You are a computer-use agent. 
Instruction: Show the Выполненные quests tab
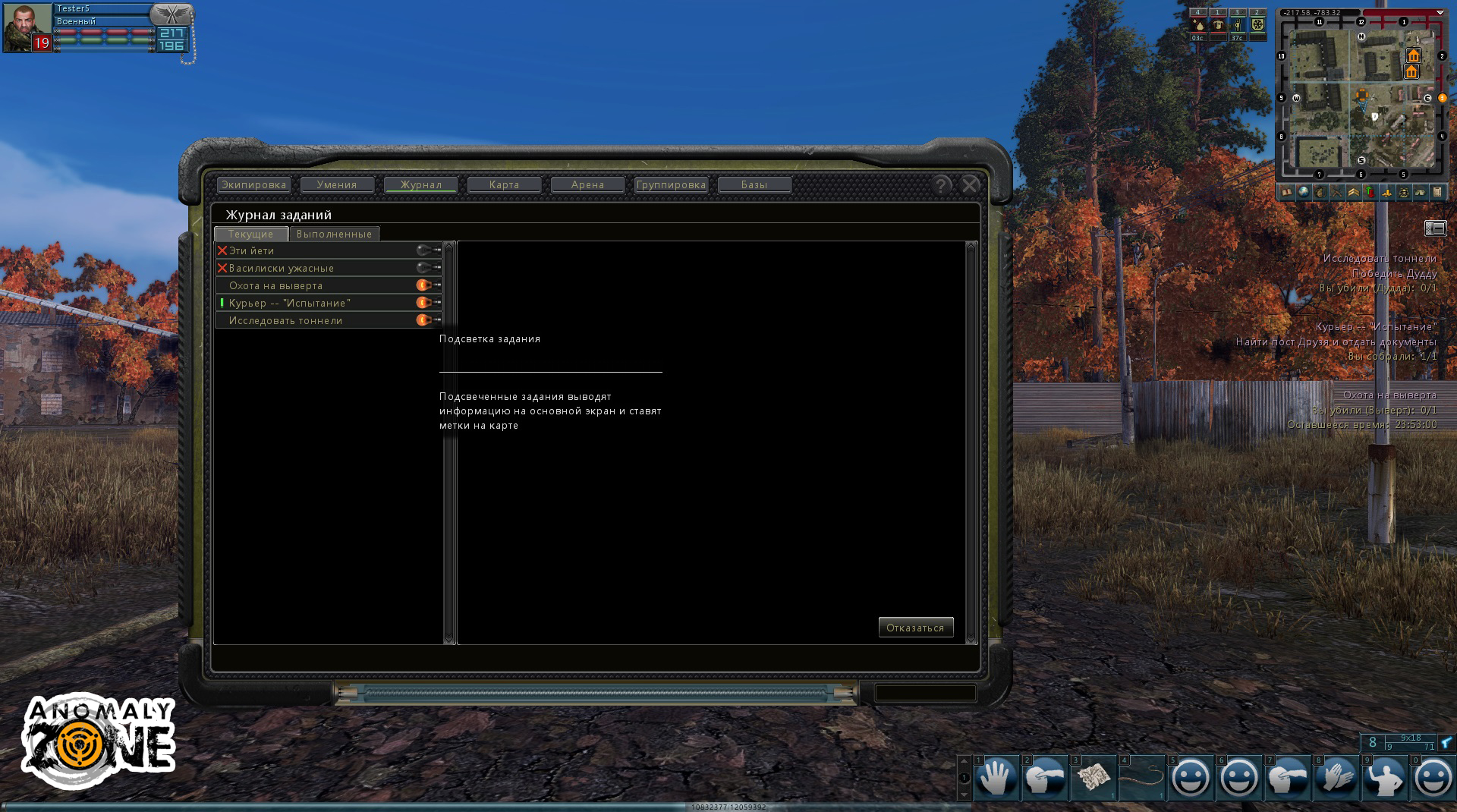point(334,234)
